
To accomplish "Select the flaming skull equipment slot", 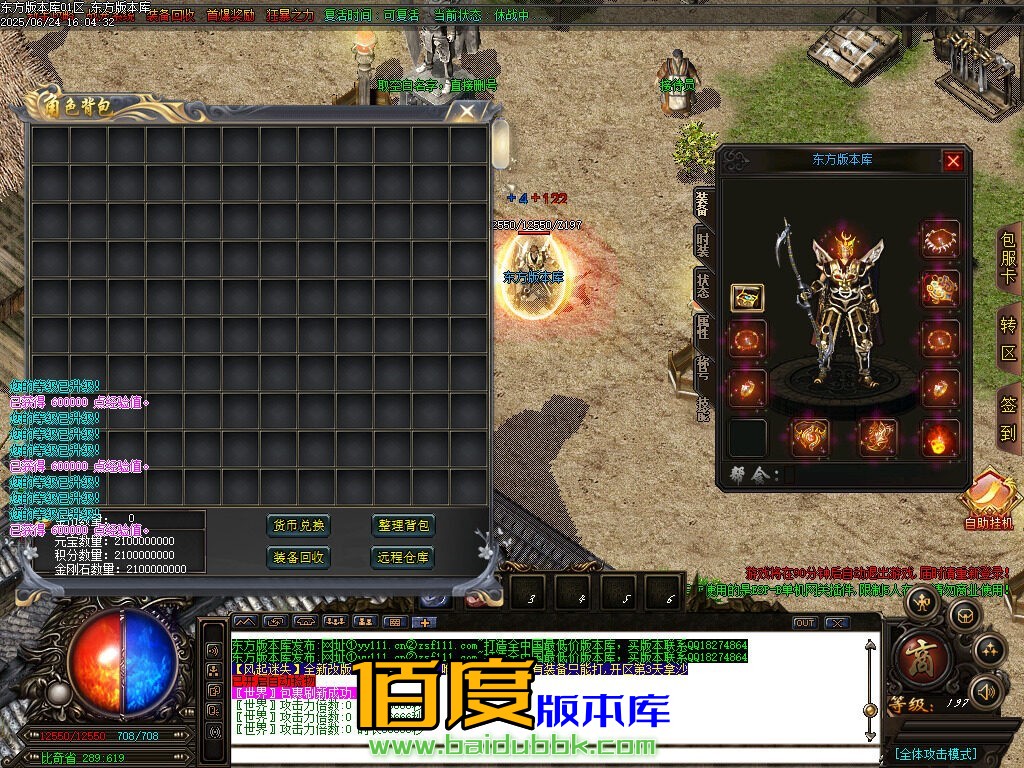I will (x=939, y=438).
